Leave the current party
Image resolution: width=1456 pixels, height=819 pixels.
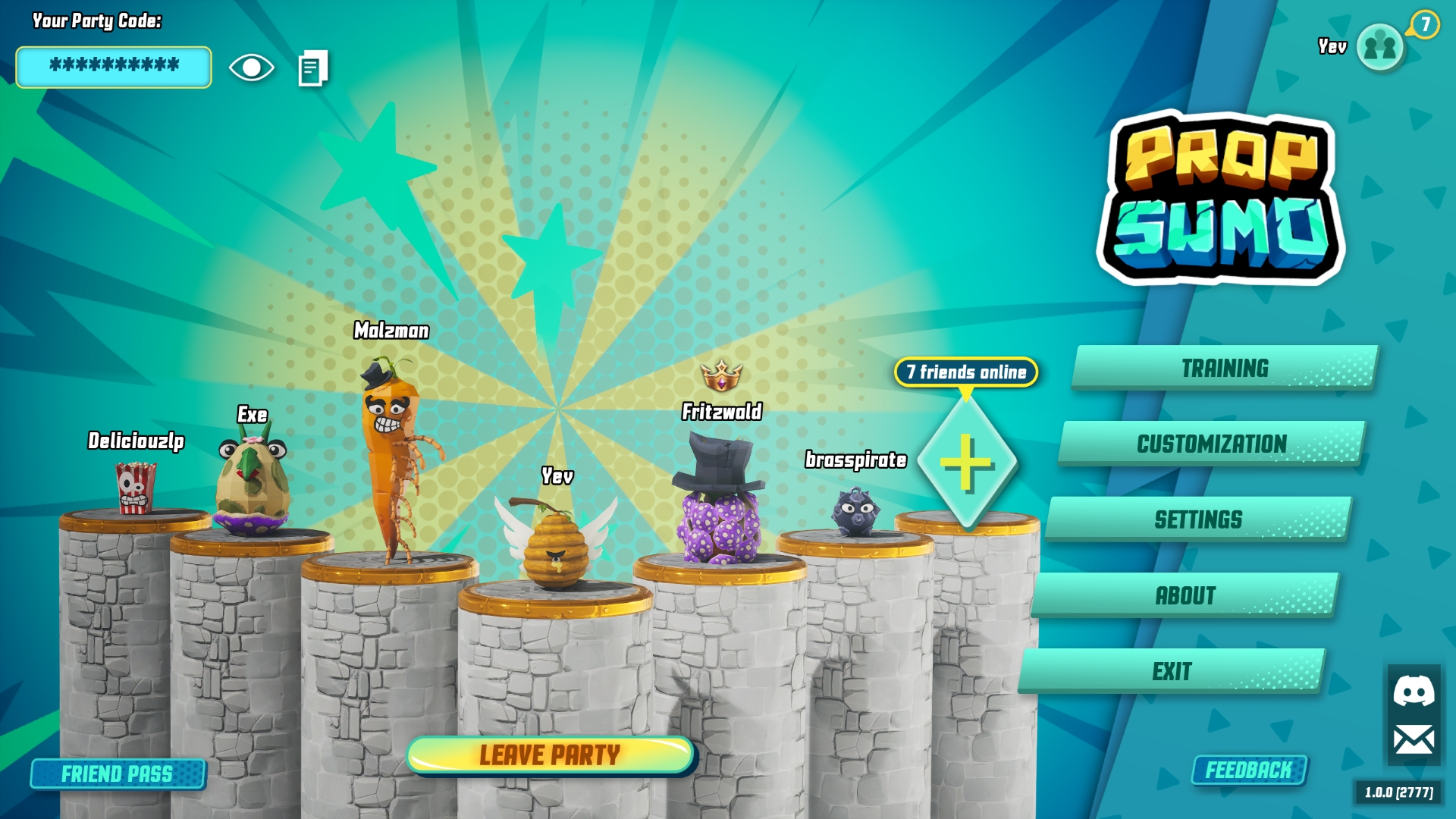click(x=550, y=755)
